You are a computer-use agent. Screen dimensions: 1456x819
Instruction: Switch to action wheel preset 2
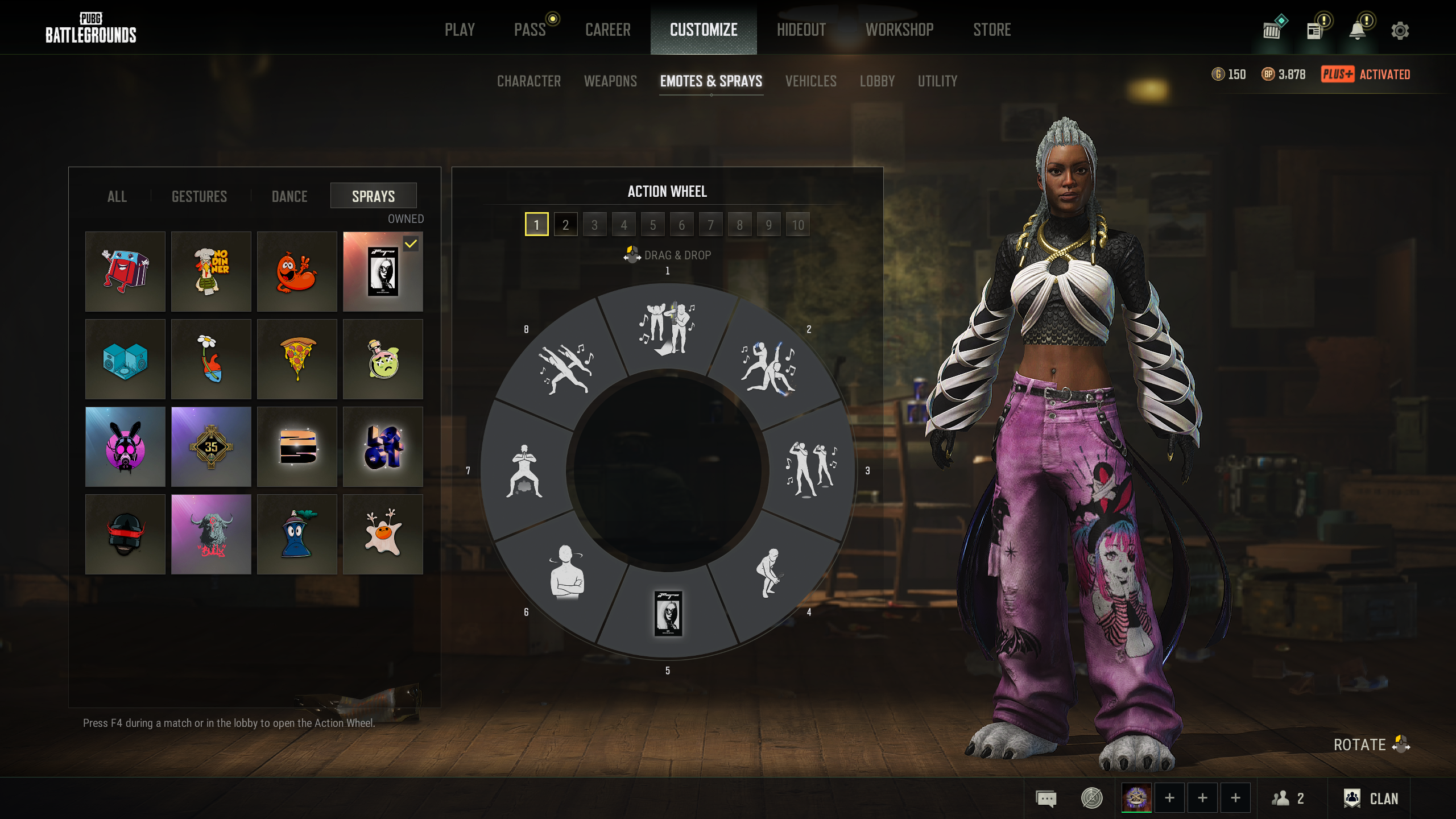(565, 225)
